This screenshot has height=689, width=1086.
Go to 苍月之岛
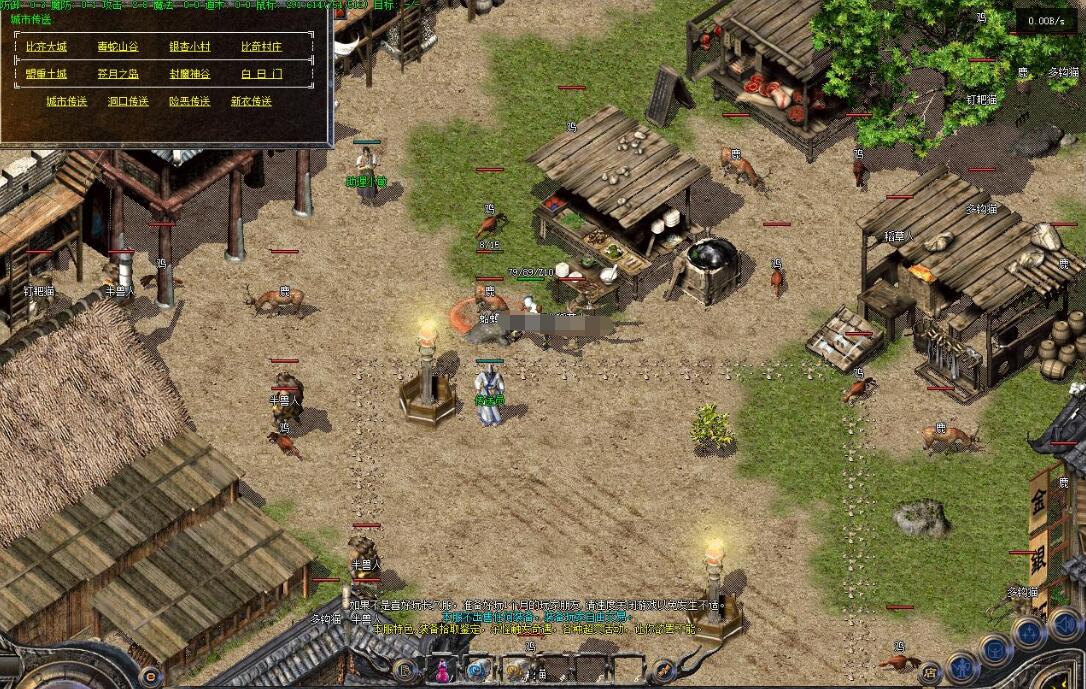(118, 74)
